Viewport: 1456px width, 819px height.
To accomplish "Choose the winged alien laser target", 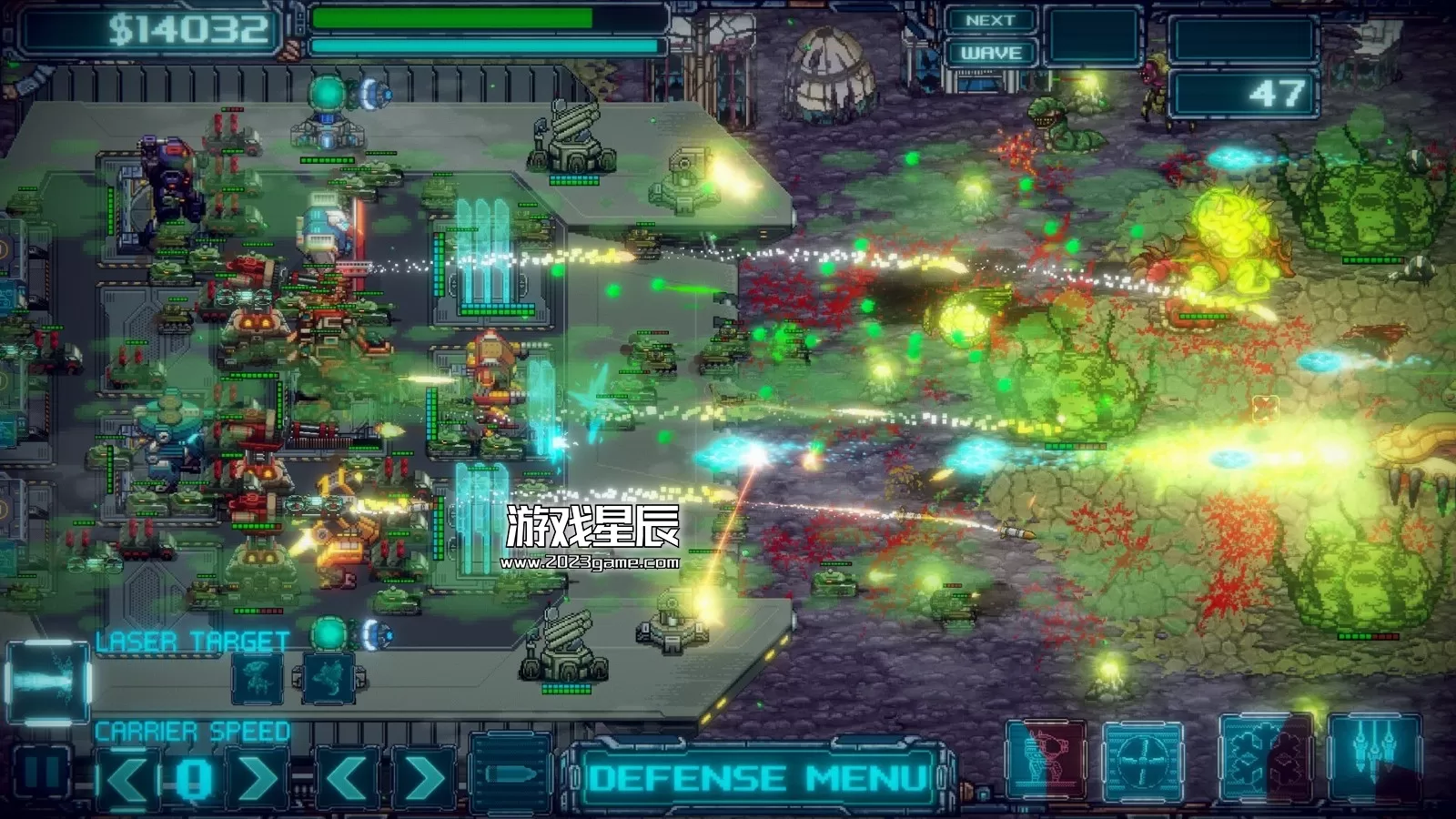I will point(329,678).
